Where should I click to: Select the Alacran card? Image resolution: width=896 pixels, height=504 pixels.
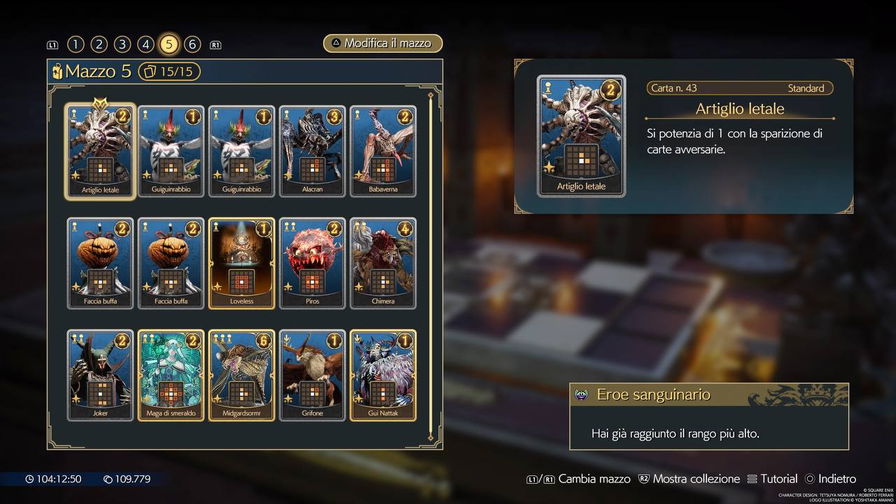click(x=312, y=150)
